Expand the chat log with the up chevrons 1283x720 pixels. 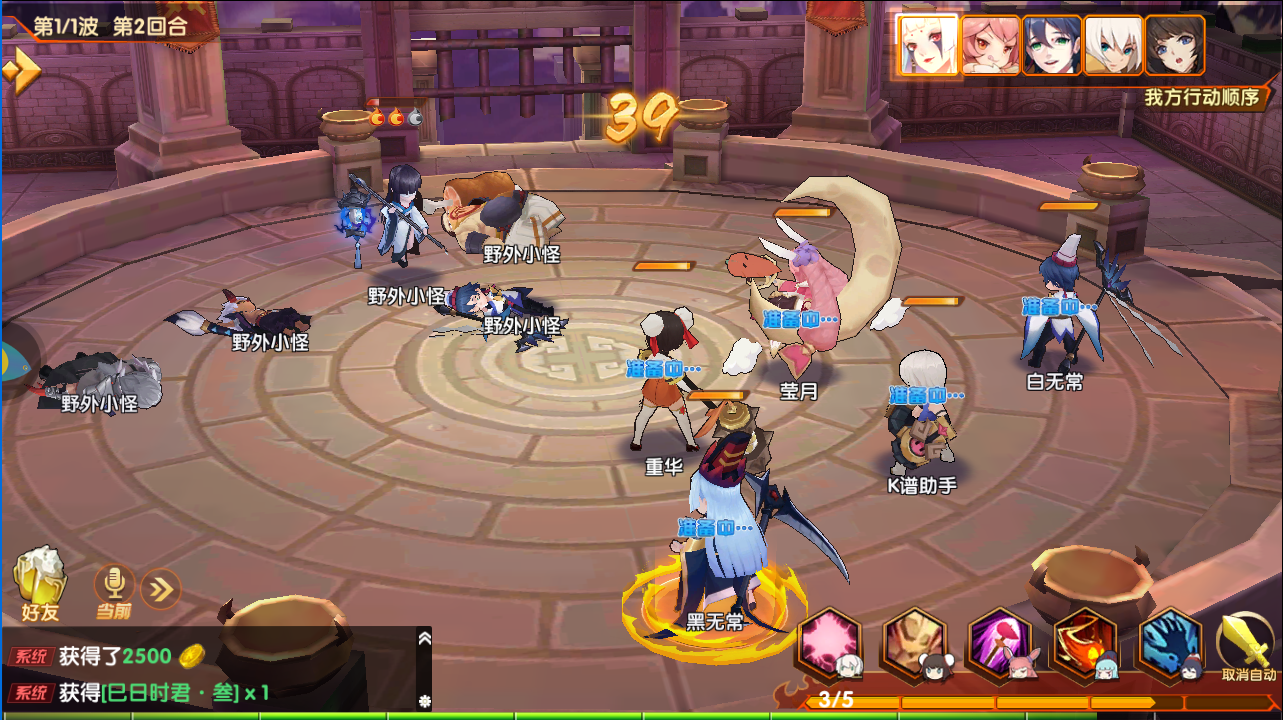point(424,638)
